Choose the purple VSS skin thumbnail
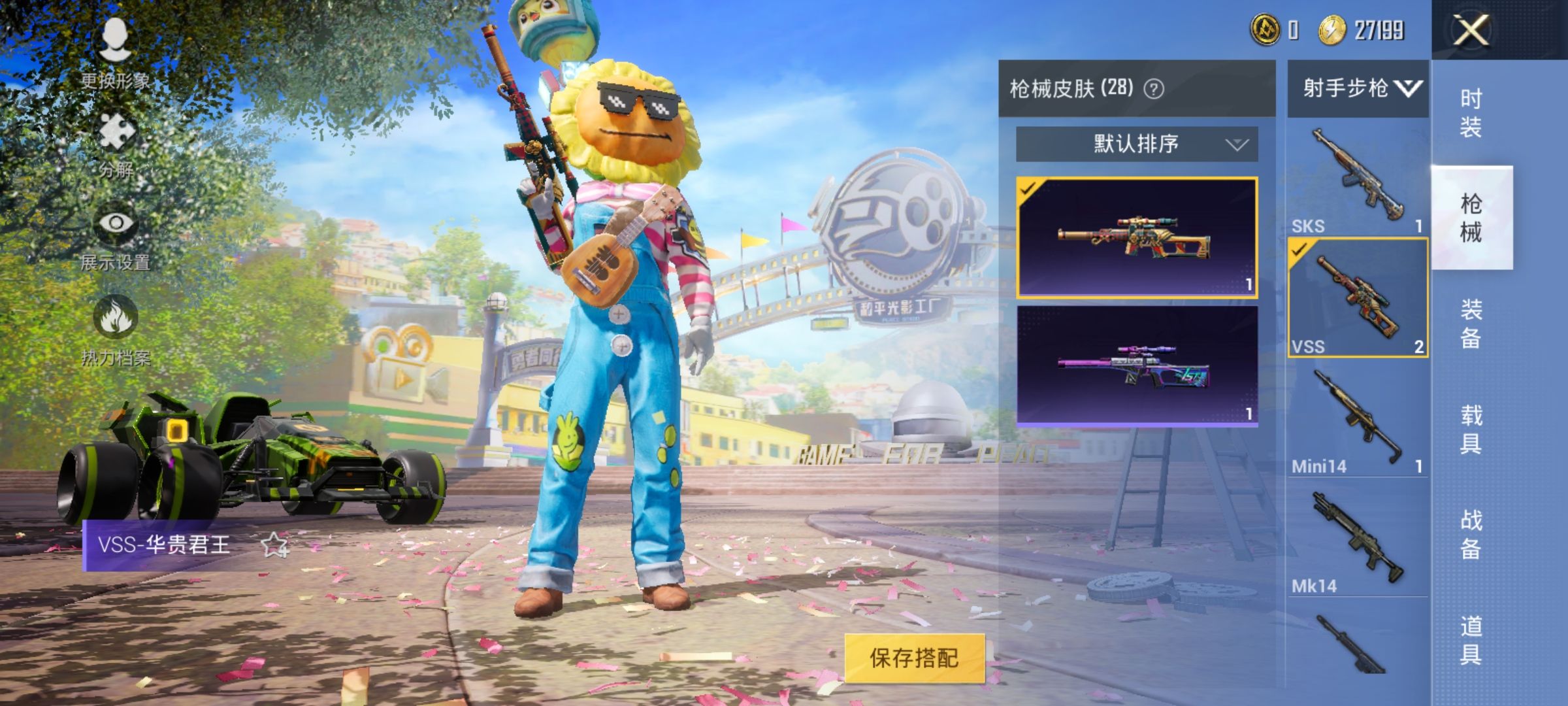1568x706 pixels. [1136, 366]
